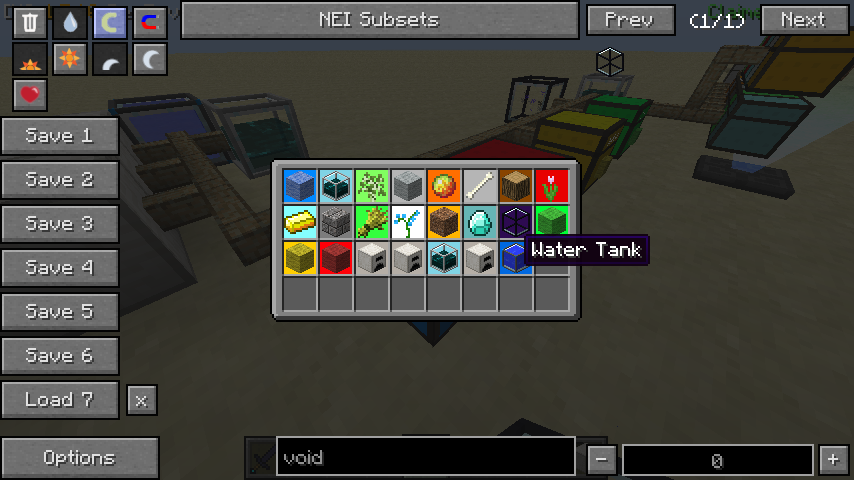
Task: Click the Save 1 button
Action: (x=60, y=136)
